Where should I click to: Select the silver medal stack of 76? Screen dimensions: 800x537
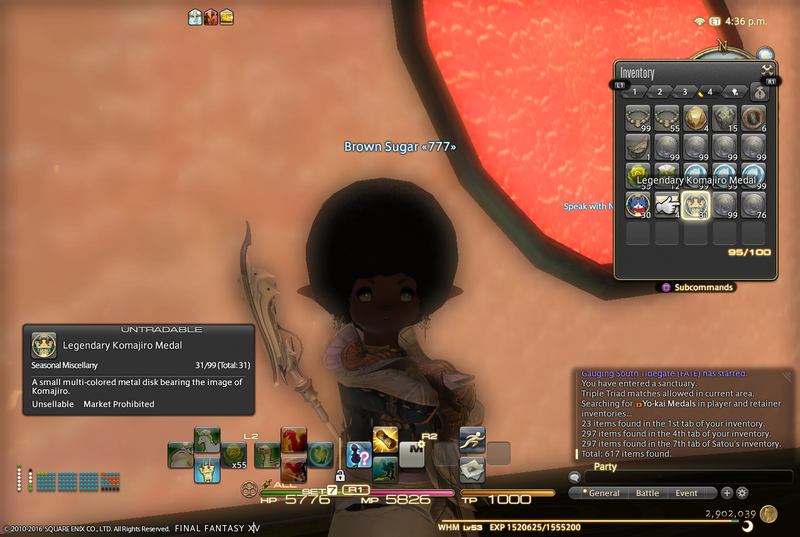pyautogui.click(x=754, y=205)
